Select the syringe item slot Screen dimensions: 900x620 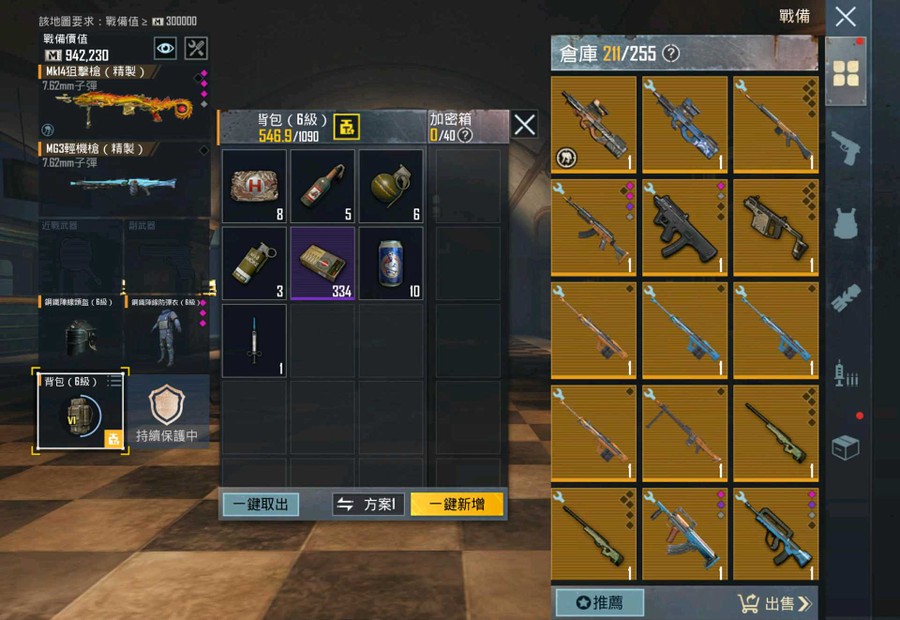pyautogui.click(x=254, y=340)
